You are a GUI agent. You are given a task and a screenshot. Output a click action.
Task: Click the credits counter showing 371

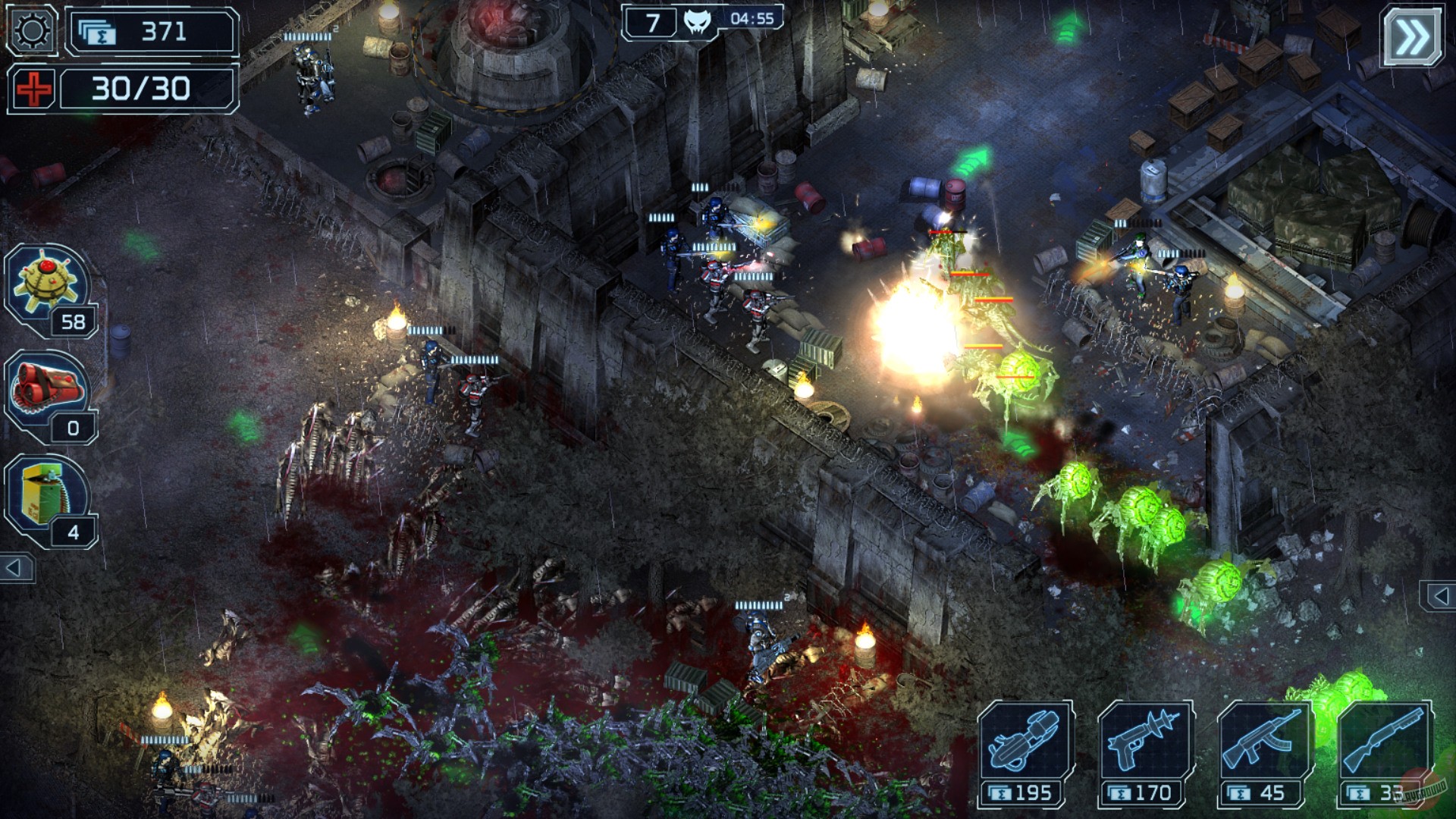(x=148, y=32)
